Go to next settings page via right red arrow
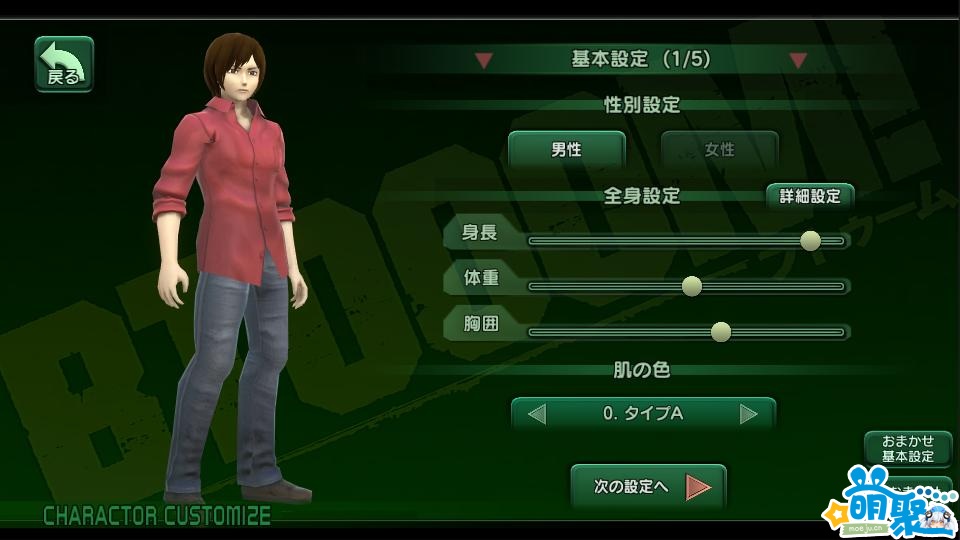Screen dimensions: 960x540 [797, 60]
